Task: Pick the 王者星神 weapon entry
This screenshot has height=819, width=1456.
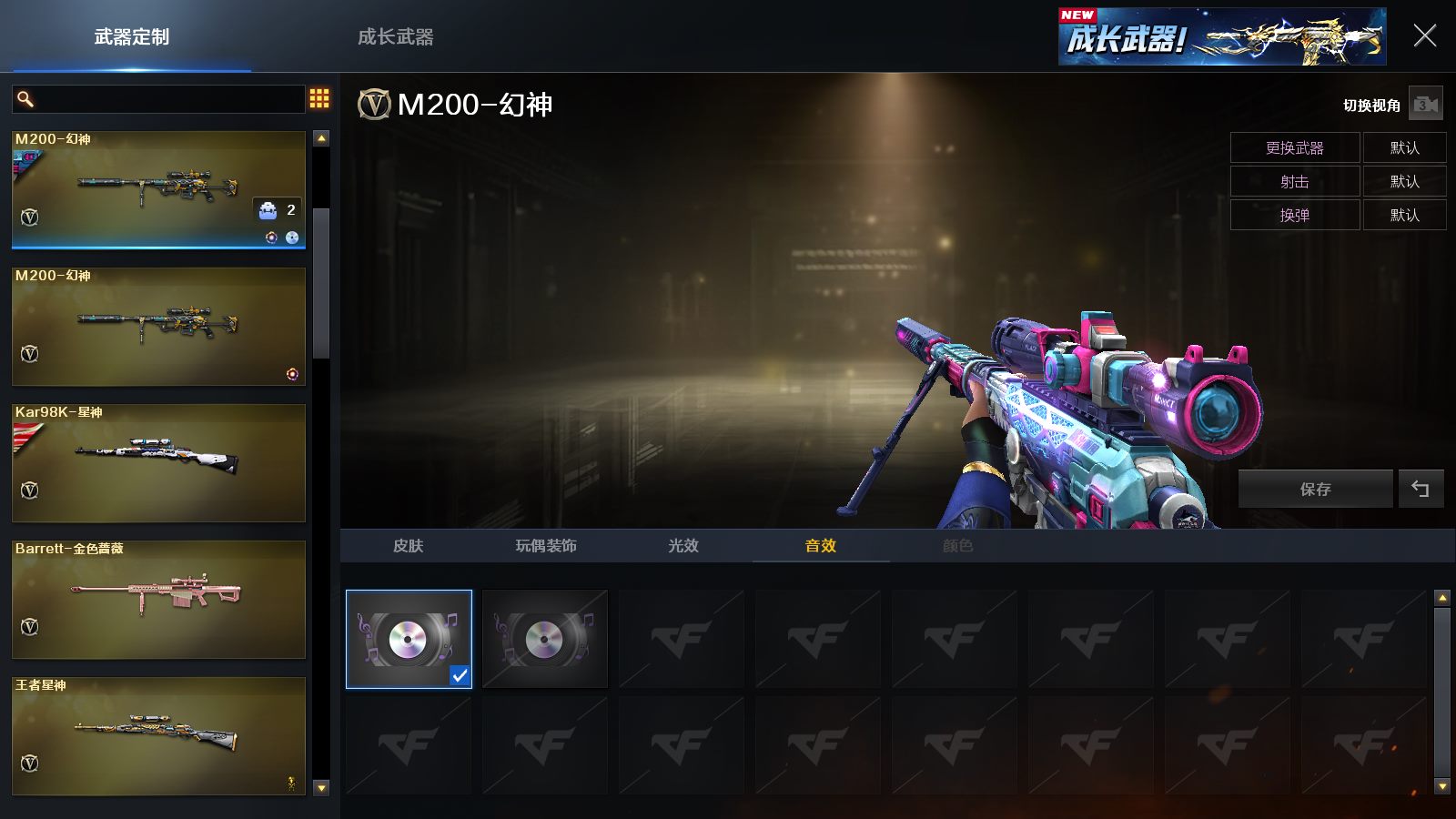Action: (158, 735)
